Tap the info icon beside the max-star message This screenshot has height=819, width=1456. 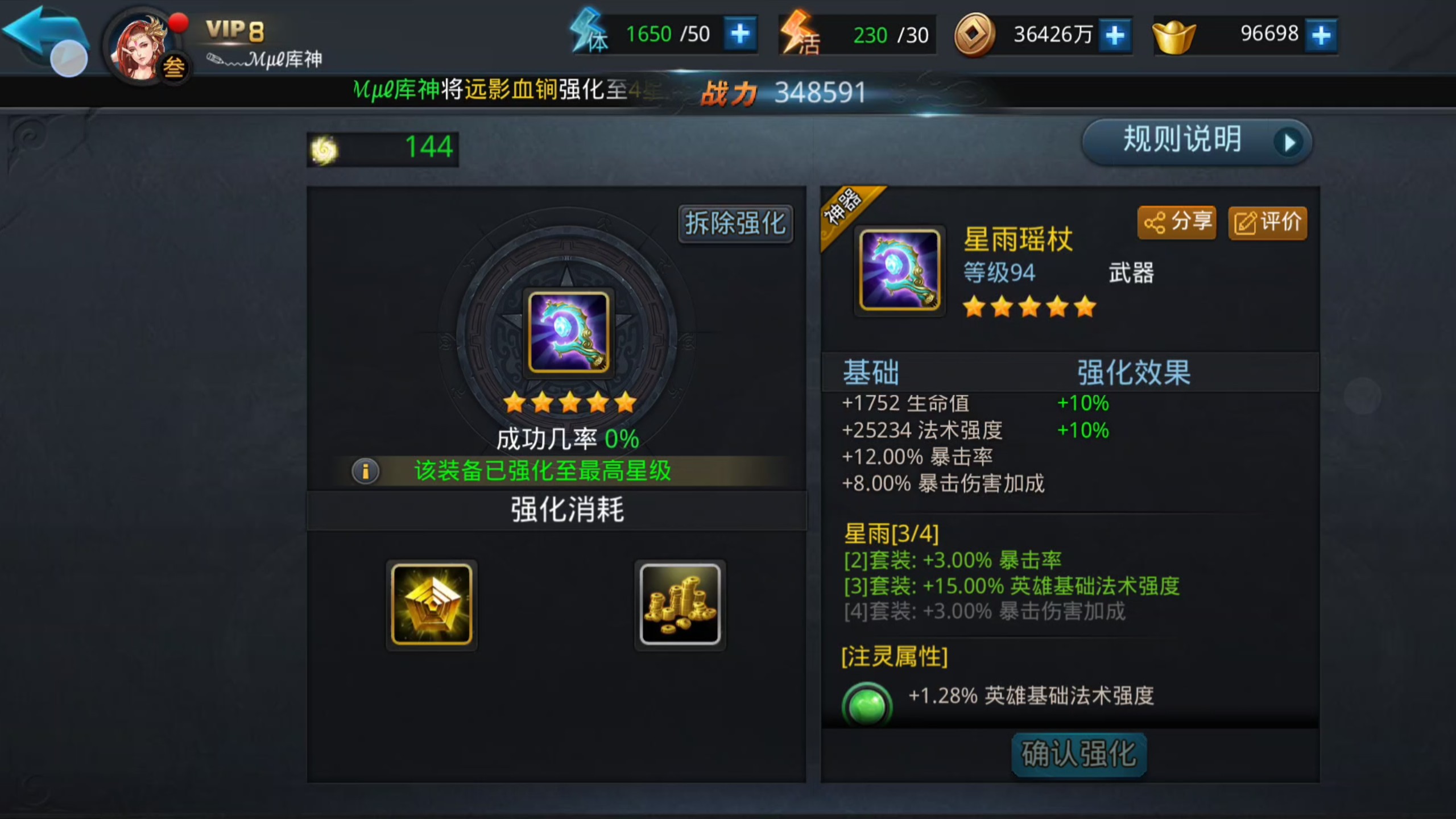365,472
